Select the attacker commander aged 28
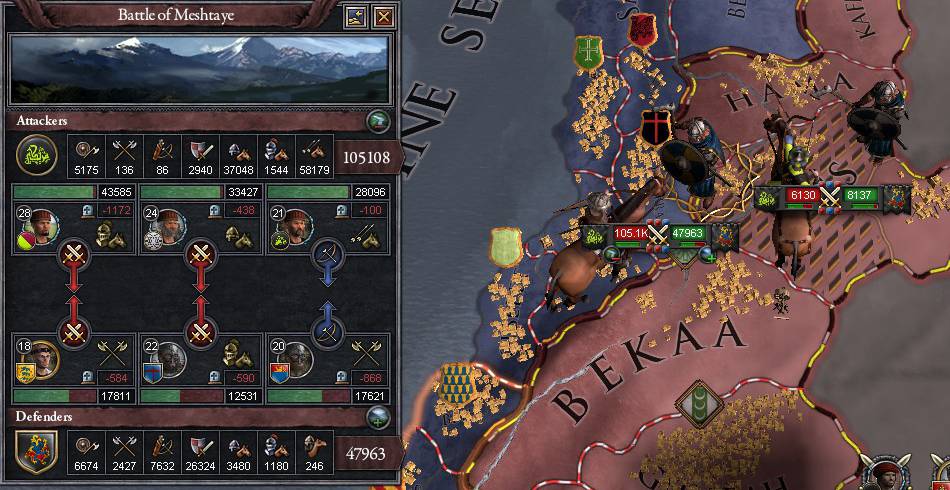The height and width of the screenshot is (490, 950). 42,223
